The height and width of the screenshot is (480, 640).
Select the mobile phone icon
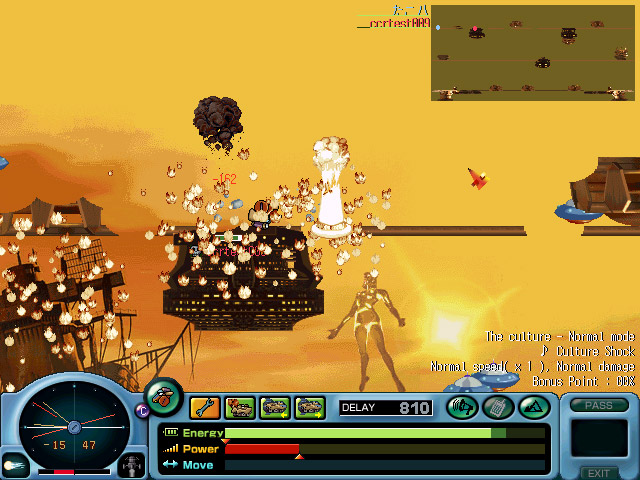click(497, 407)
